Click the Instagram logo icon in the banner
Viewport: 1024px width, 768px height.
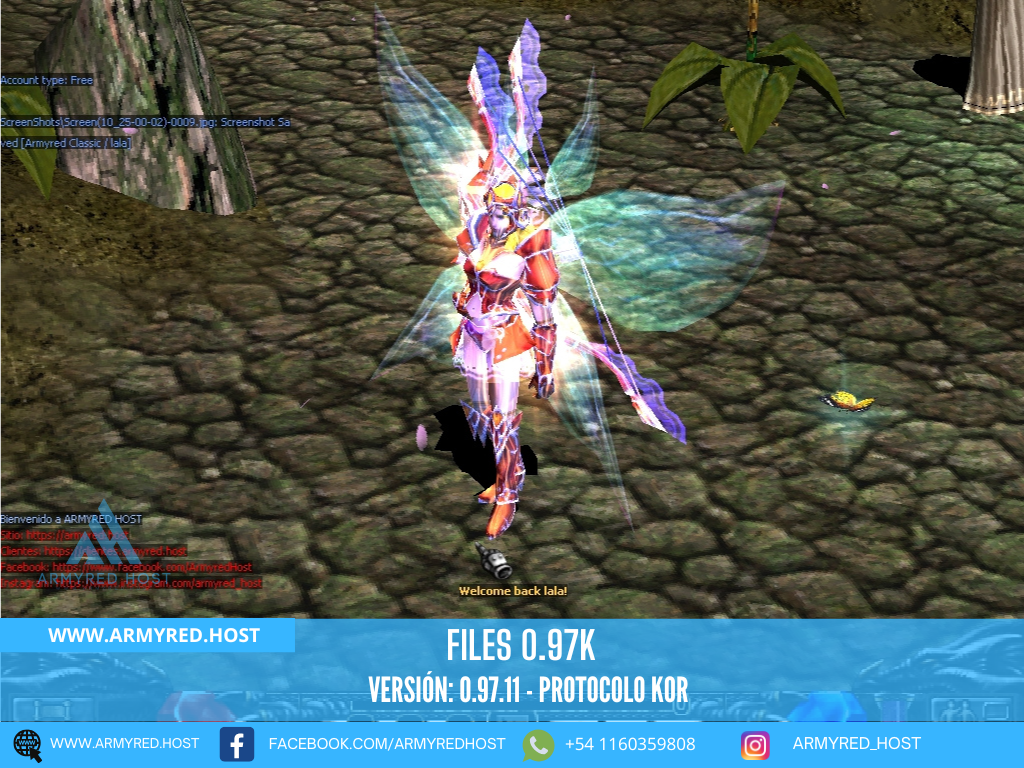click(x=755, y=745)
